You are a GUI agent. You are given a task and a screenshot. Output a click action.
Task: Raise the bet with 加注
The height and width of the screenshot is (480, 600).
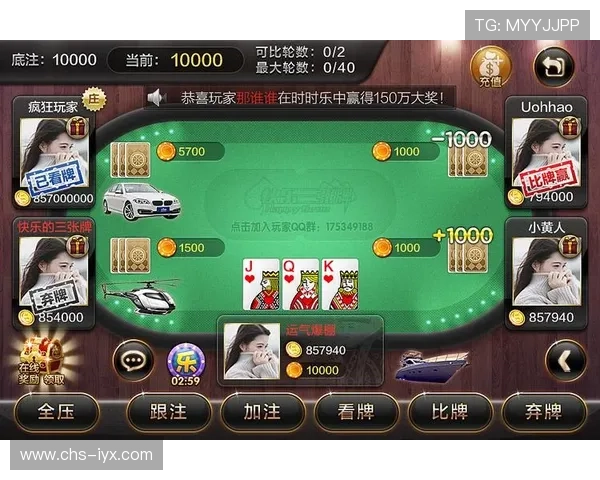pos(262,411)
